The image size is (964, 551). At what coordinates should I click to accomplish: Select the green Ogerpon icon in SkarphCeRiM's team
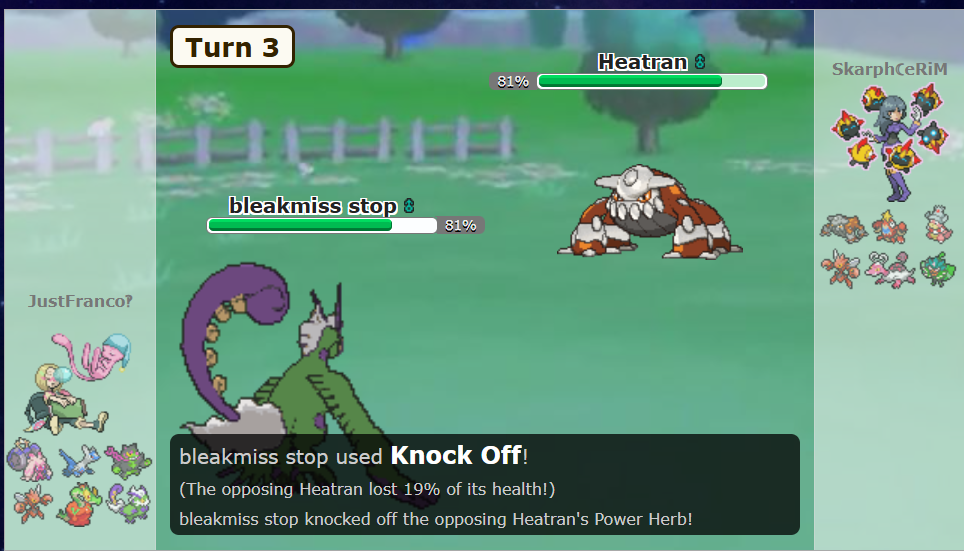tap(937, 268)
